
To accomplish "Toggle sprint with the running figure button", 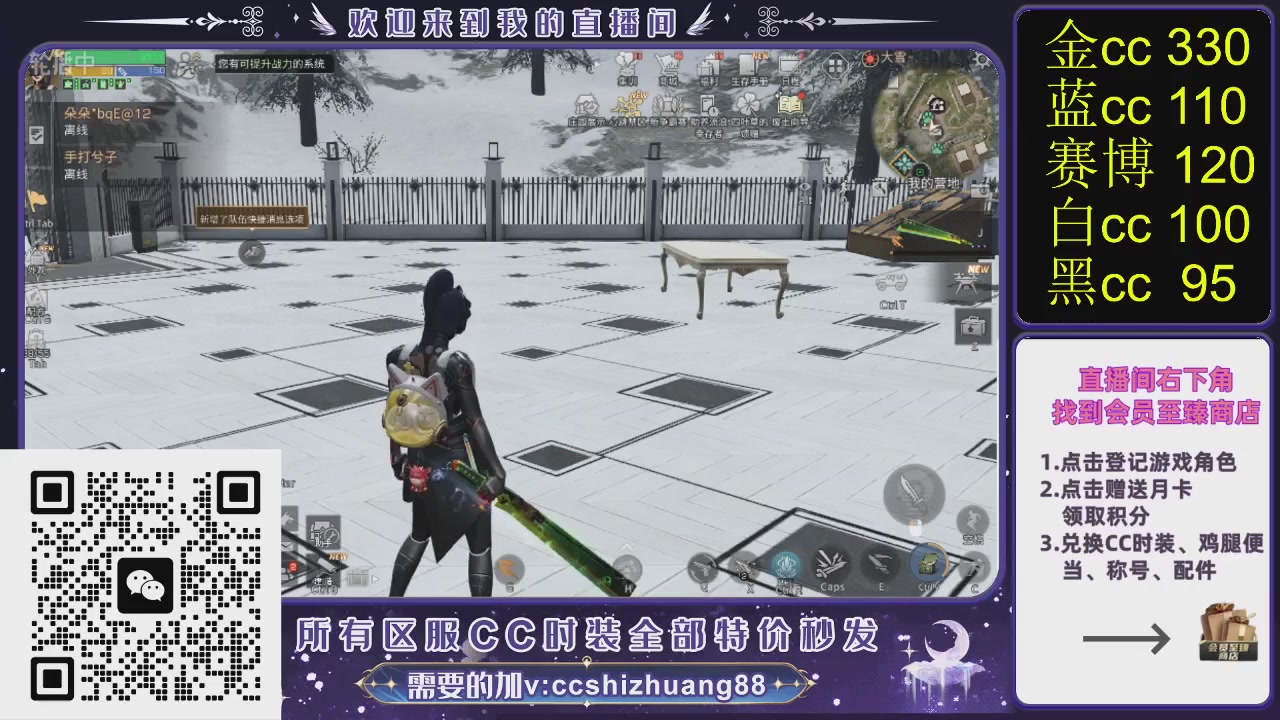I will click(x=971, y=518).
